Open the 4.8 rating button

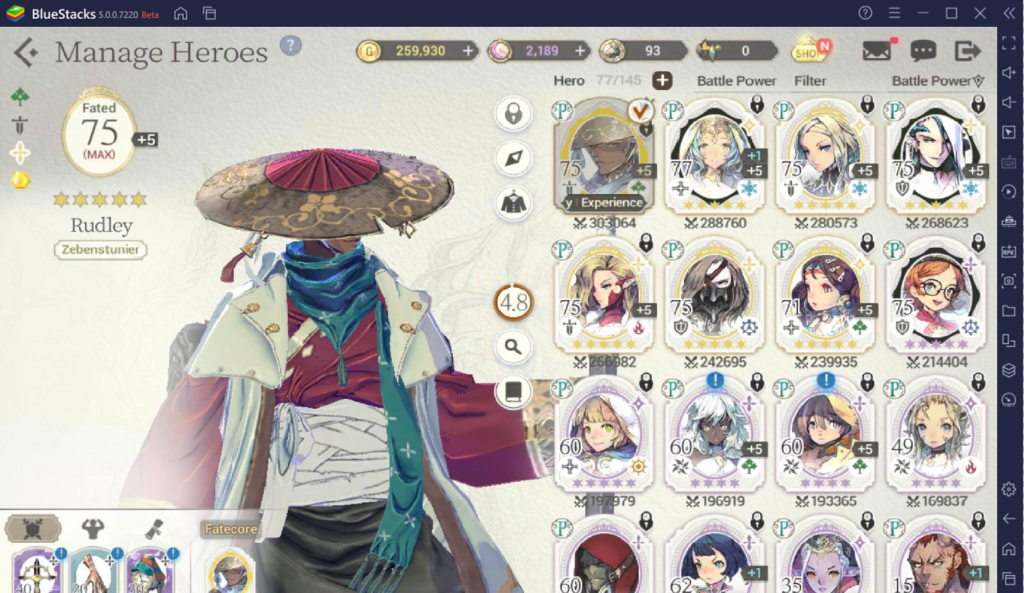click(513, 302)
